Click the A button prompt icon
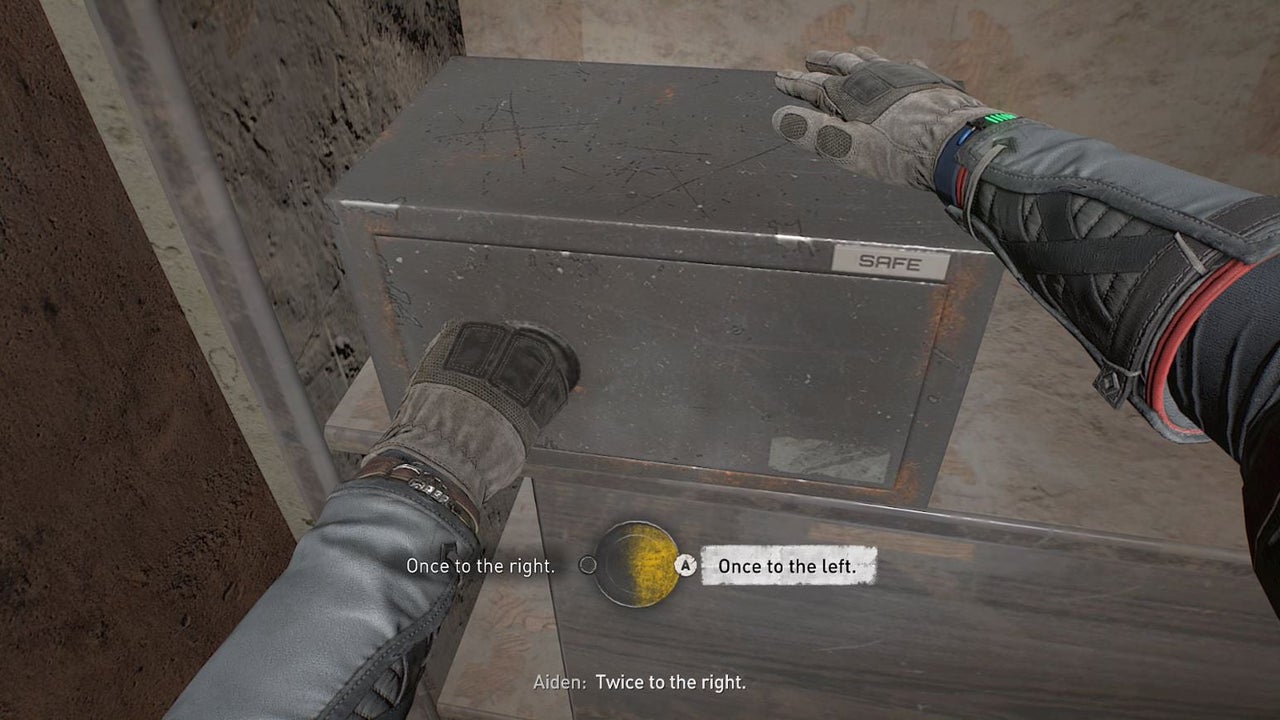Image resolution: width=1280 pixels, height=720 pixels. (687, 566)
